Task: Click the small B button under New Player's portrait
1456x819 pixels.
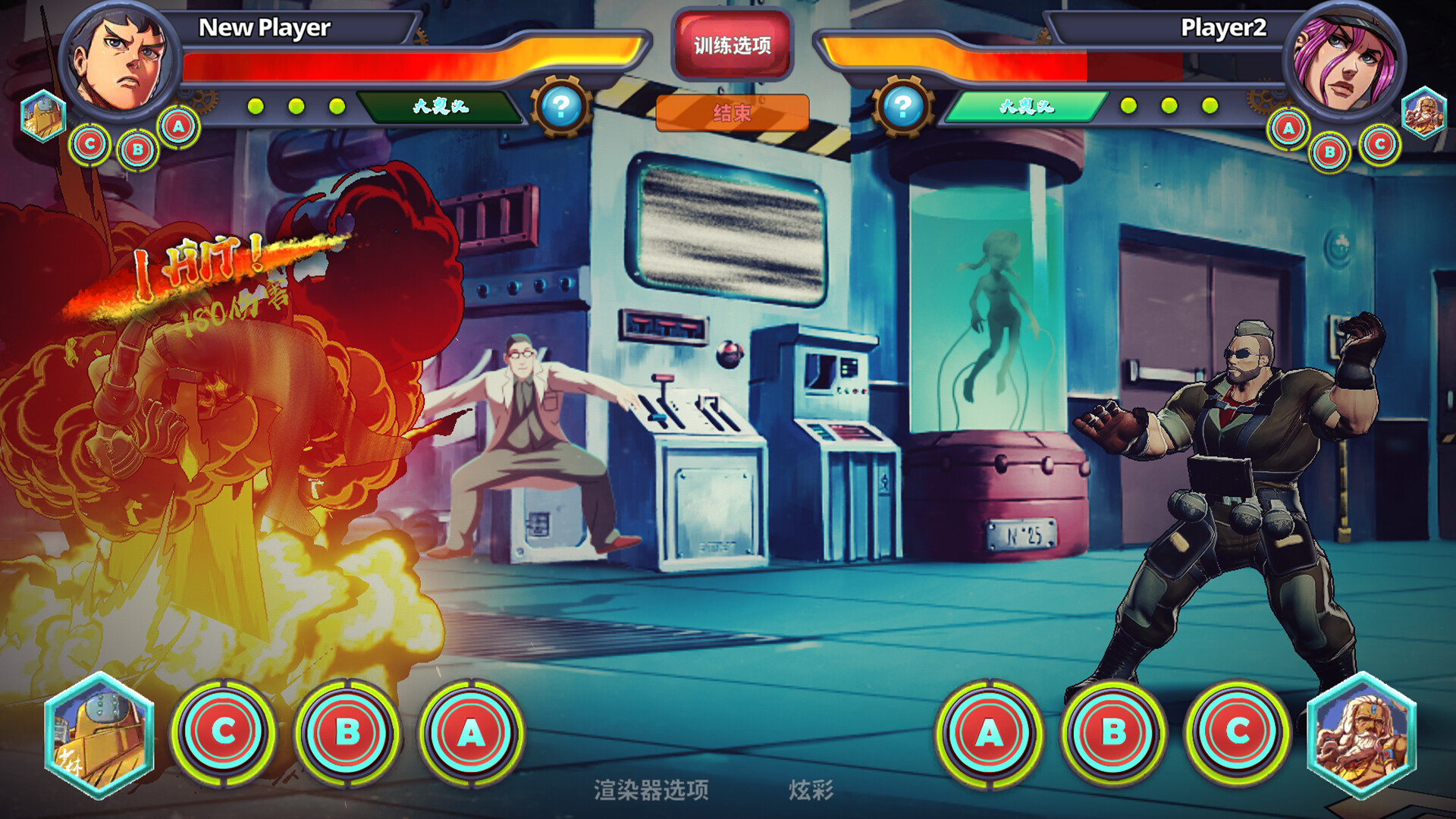Action: pos(136,149)
